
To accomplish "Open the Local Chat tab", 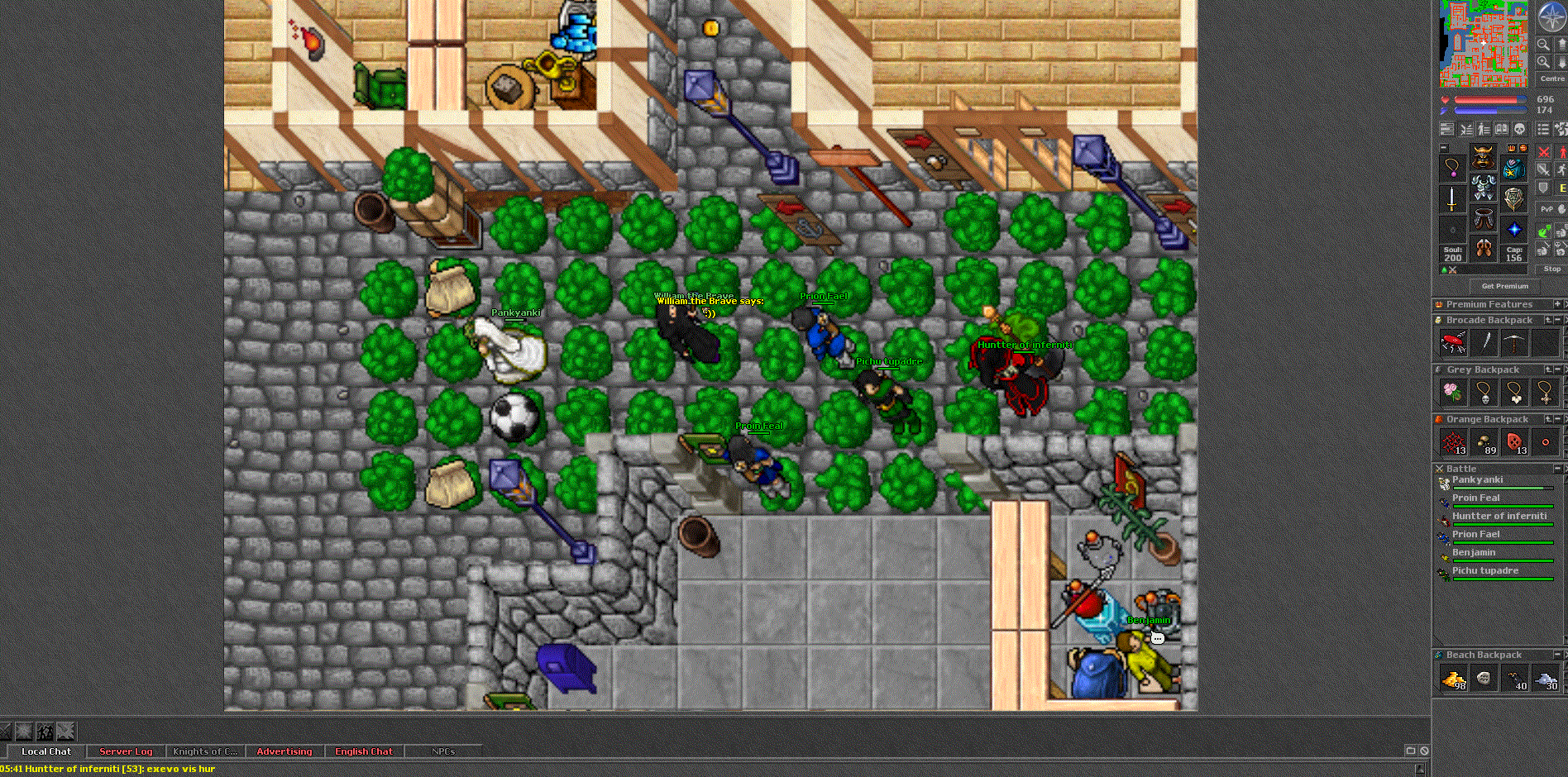I will (46, 751).
